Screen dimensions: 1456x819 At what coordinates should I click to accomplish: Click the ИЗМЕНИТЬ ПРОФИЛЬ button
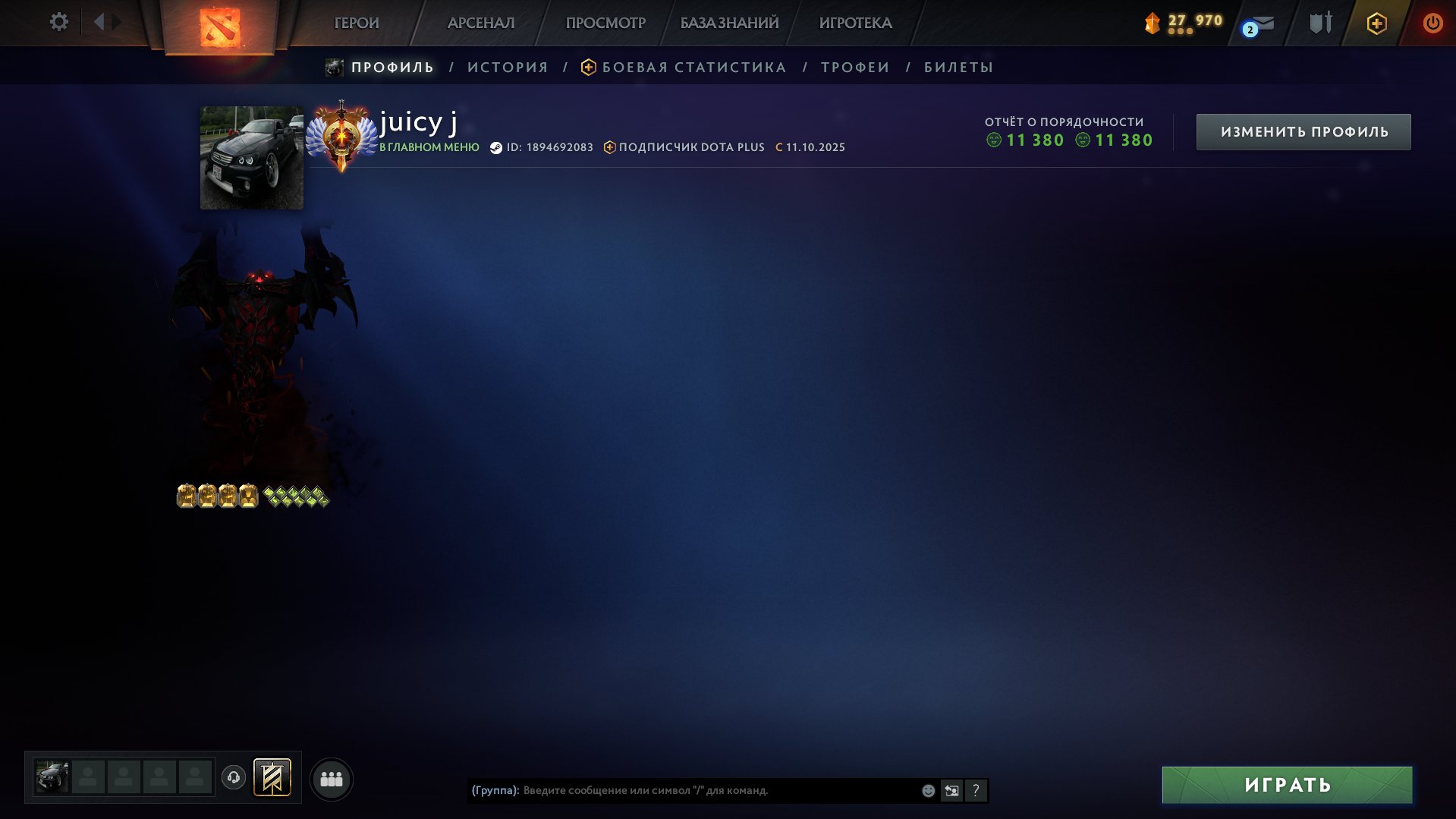1303,131
